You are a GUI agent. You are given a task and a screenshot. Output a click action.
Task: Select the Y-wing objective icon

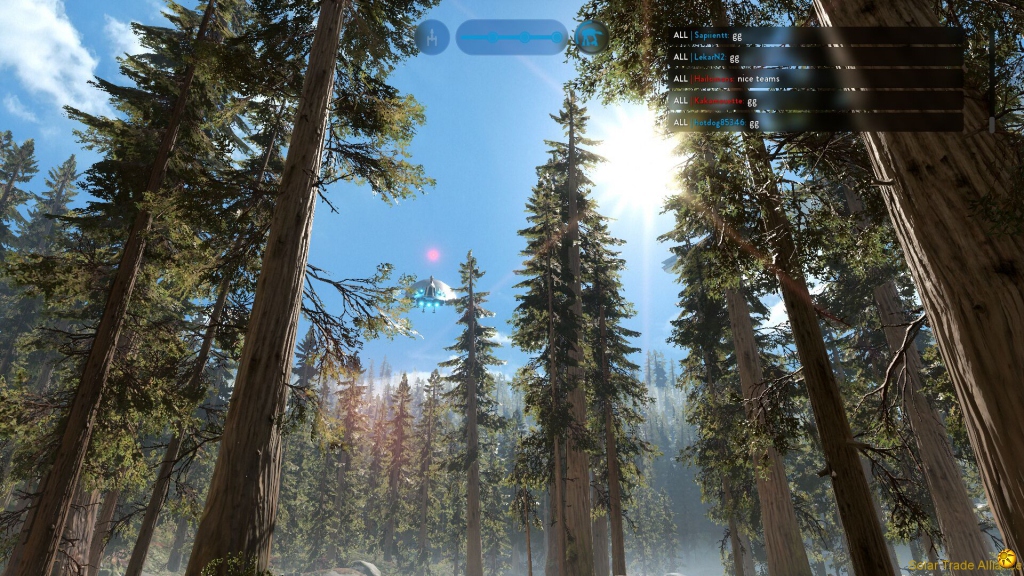432,38
